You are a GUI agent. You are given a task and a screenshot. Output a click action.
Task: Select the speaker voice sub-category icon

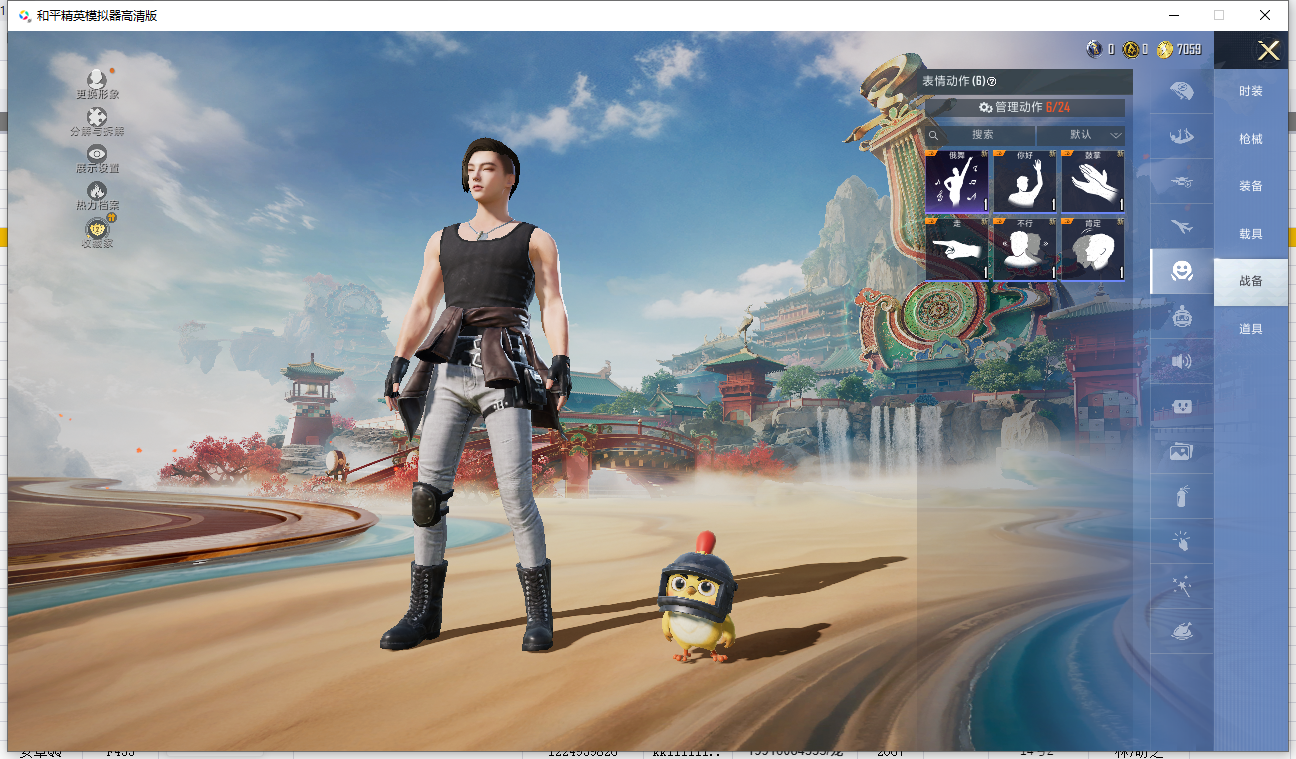coord(1182,361)
